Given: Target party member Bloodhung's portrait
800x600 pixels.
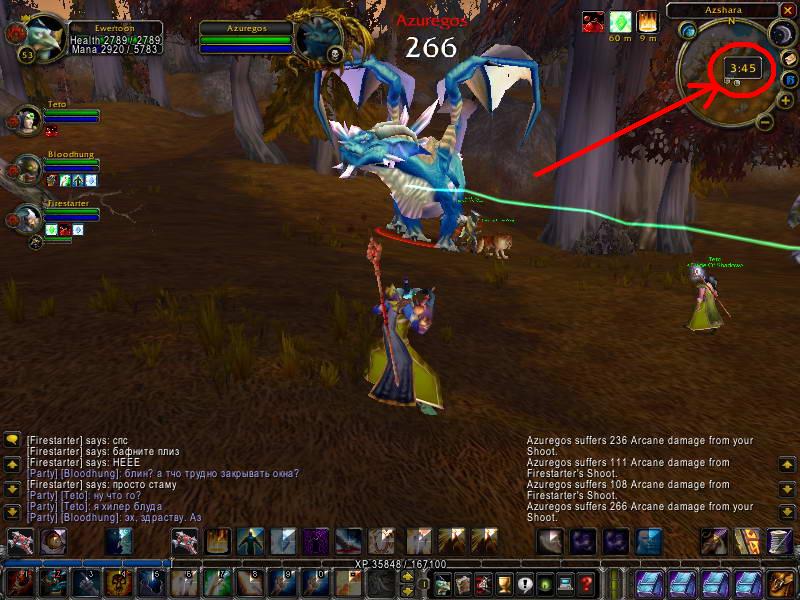Looking at the screenshot, I should click(x=25, y=169).
